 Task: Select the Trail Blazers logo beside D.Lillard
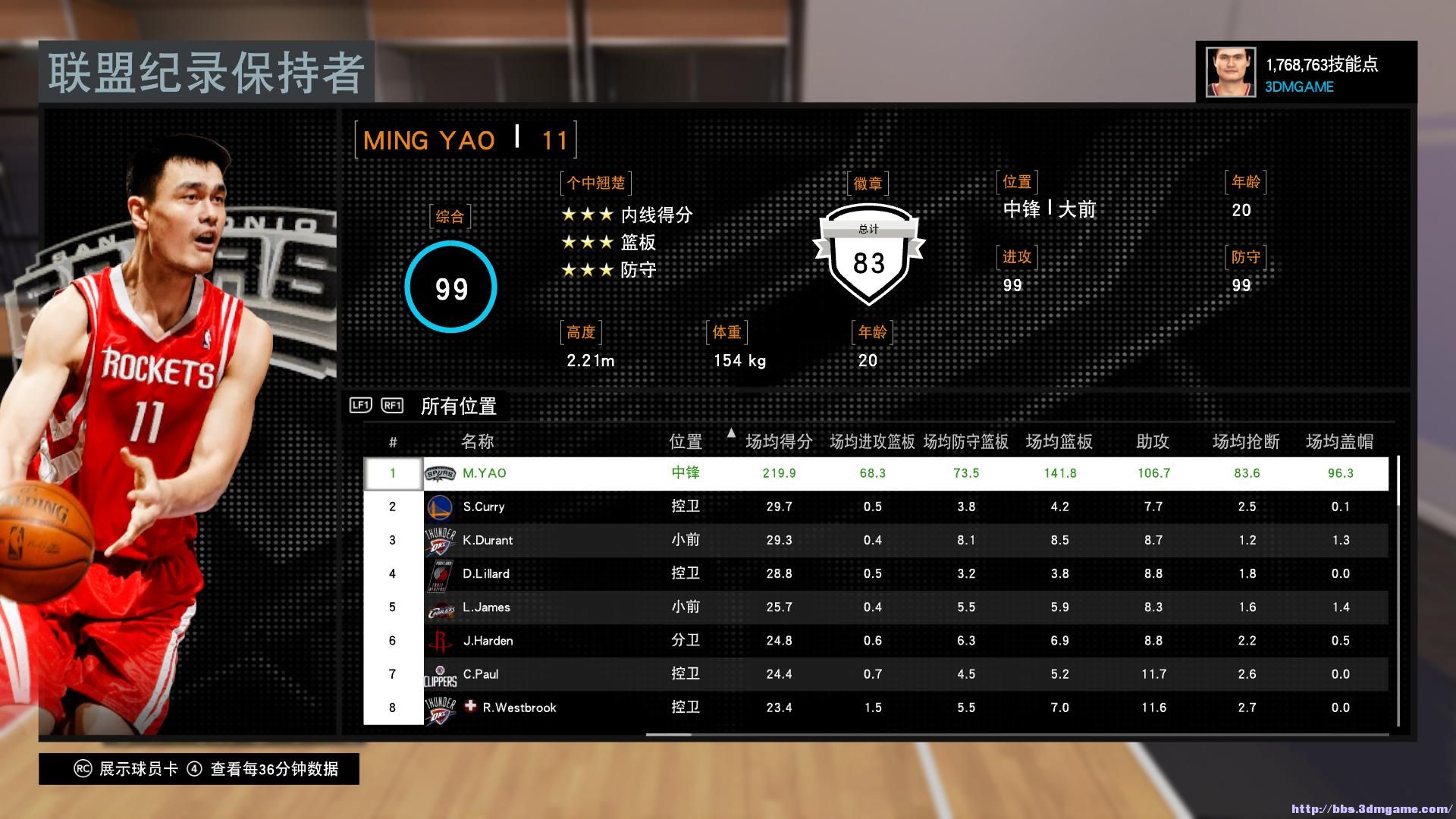tap(444, 573)
